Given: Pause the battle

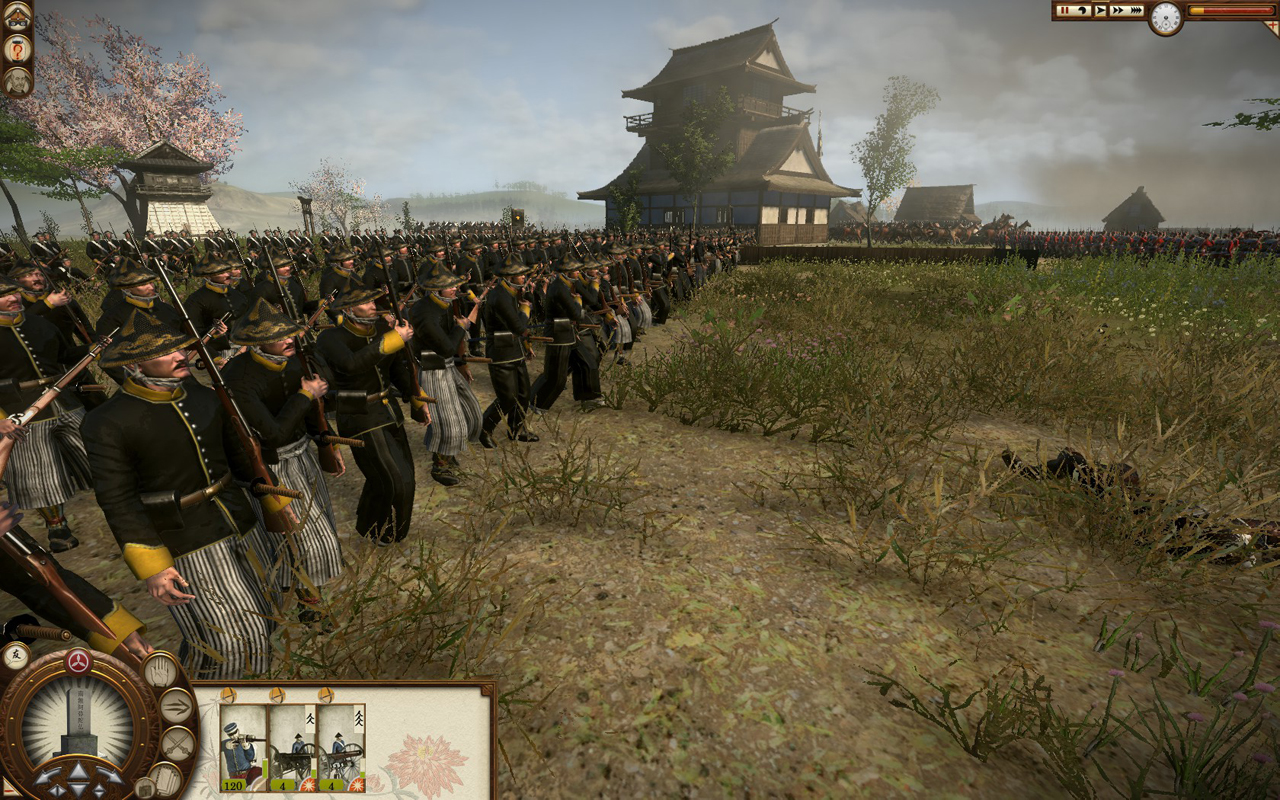Looking at the screenshot, I should point(1065,10).
